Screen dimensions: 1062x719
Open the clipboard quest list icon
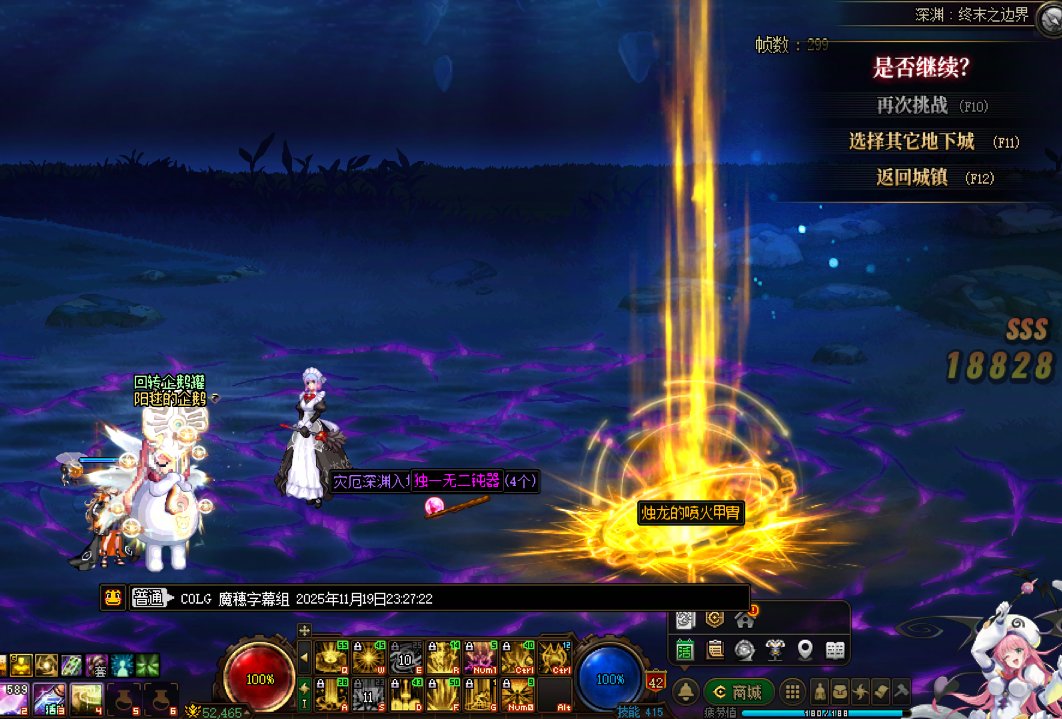715,650
